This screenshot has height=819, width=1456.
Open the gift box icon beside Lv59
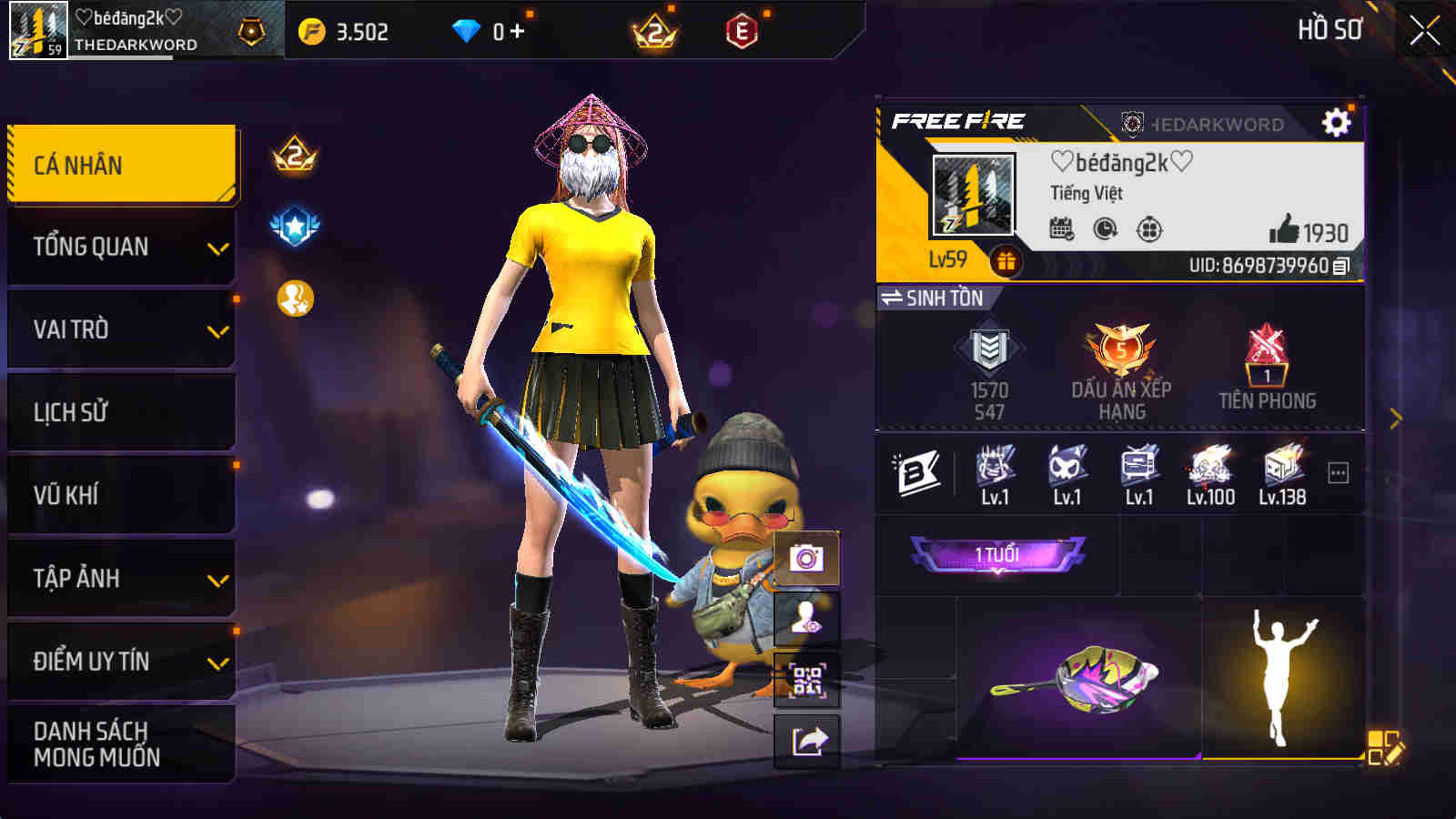click(1005, 263)
